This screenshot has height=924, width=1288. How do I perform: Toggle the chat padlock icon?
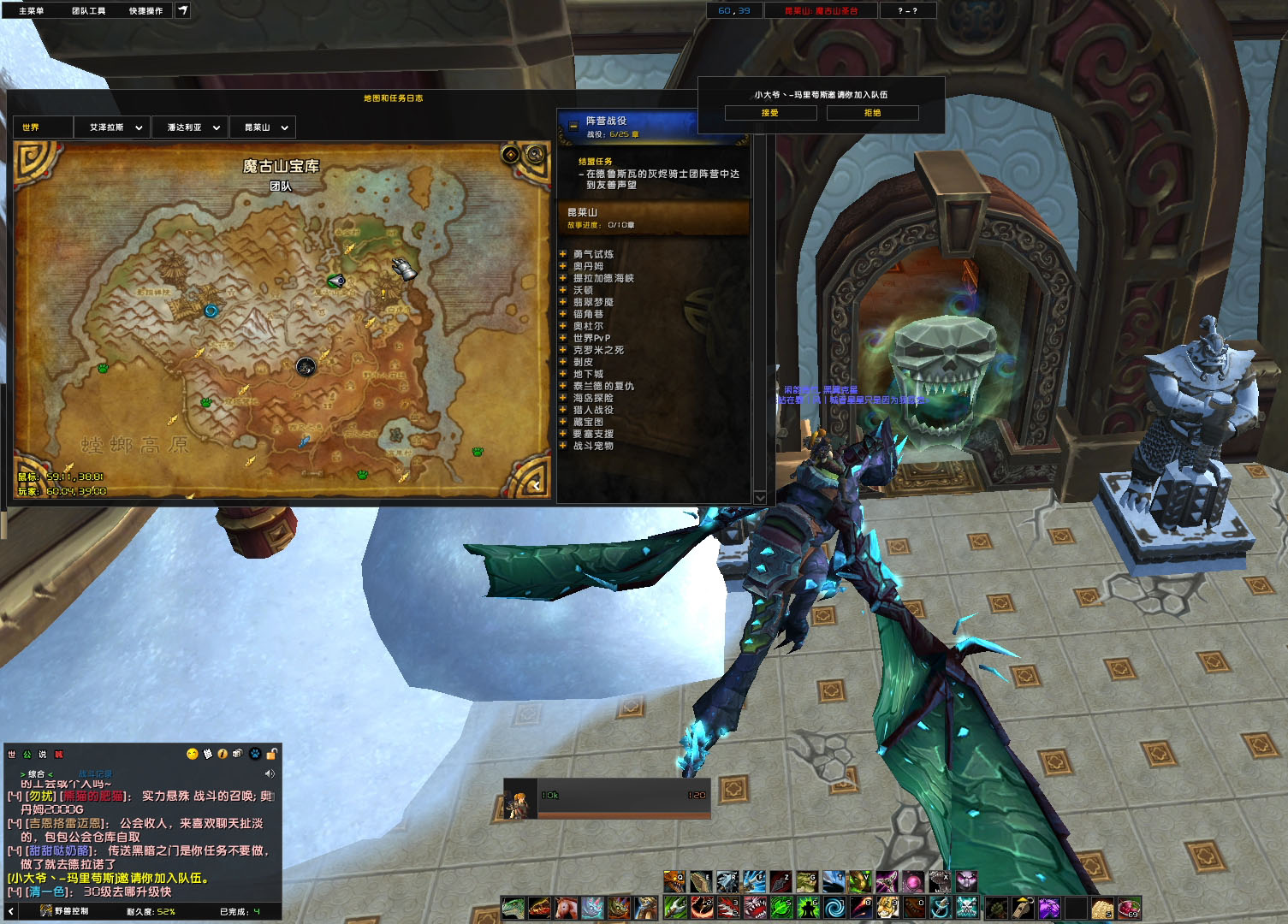coord(271,754)
